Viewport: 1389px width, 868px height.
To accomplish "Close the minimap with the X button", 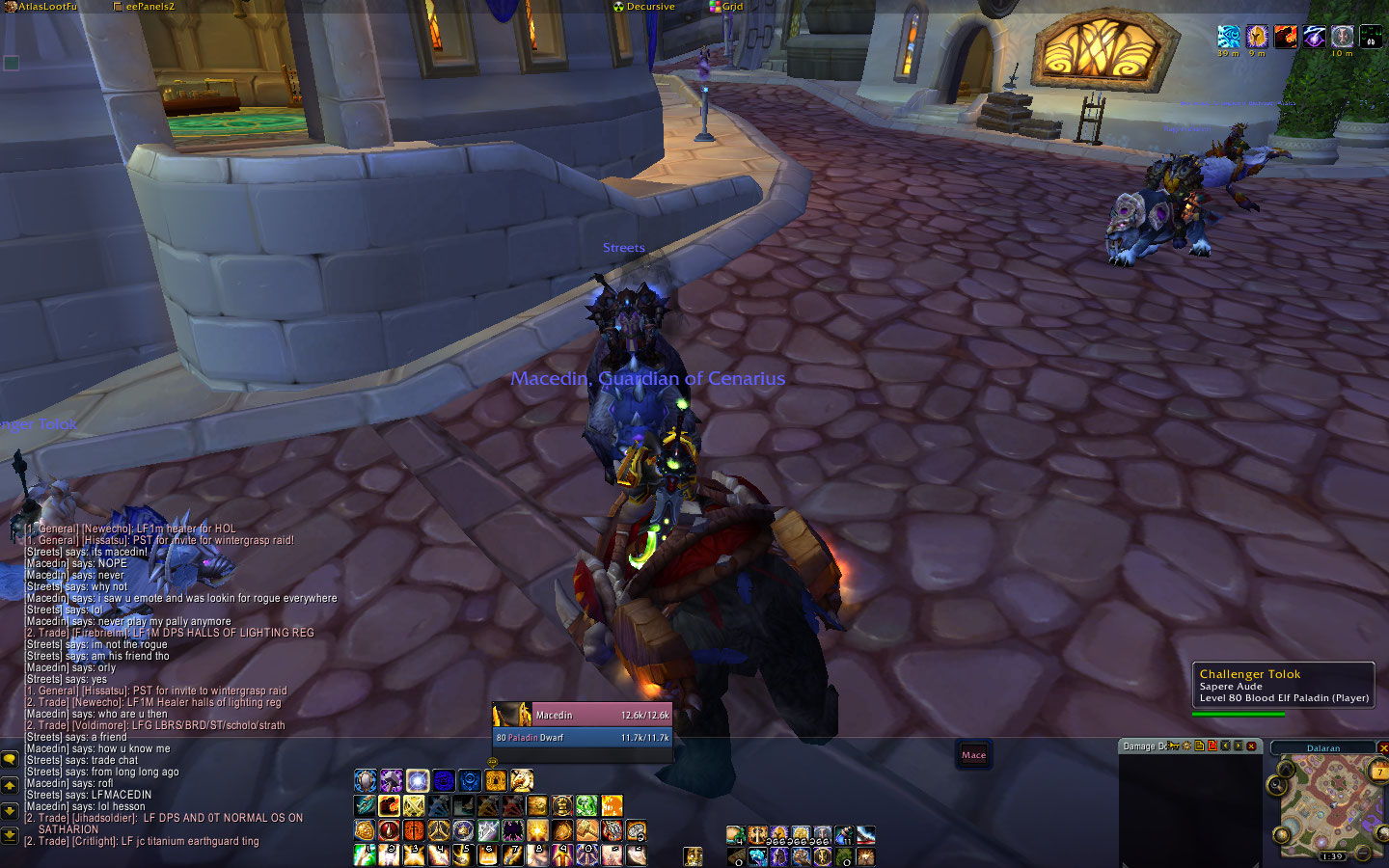I will tap(1382, 747).
